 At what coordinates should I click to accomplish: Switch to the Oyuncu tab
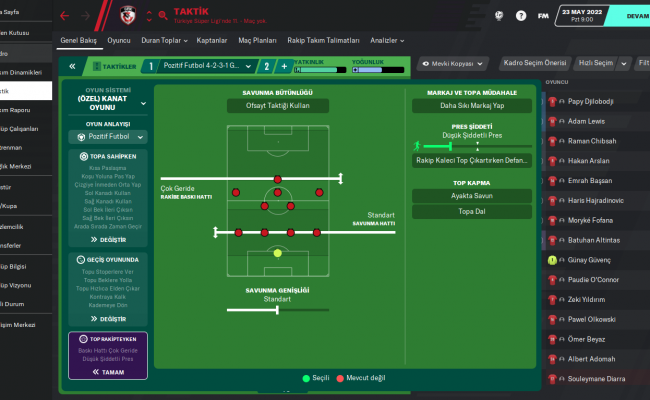(119, 39)
